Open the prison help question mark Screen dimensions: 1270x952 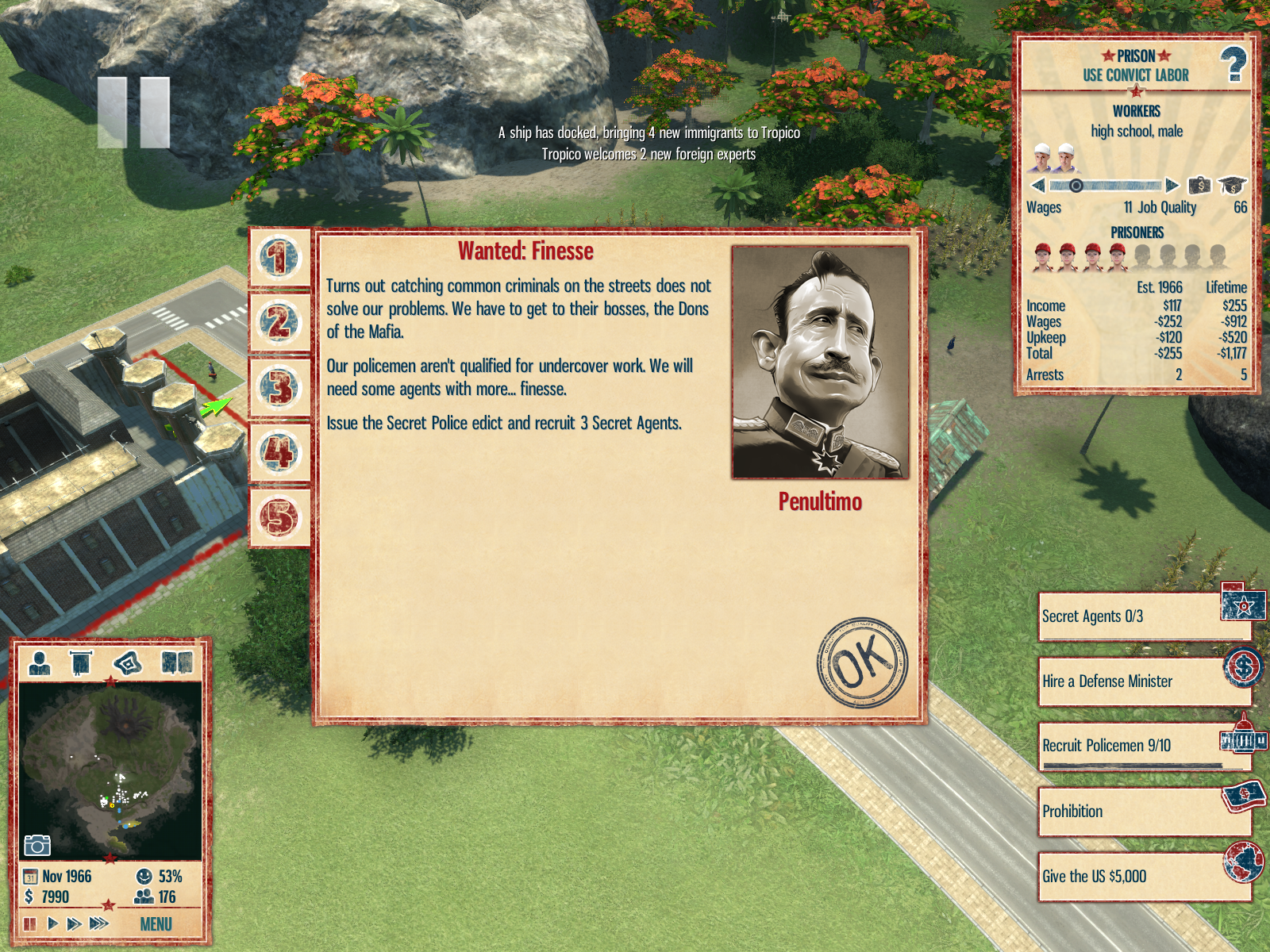[1233, 65]
